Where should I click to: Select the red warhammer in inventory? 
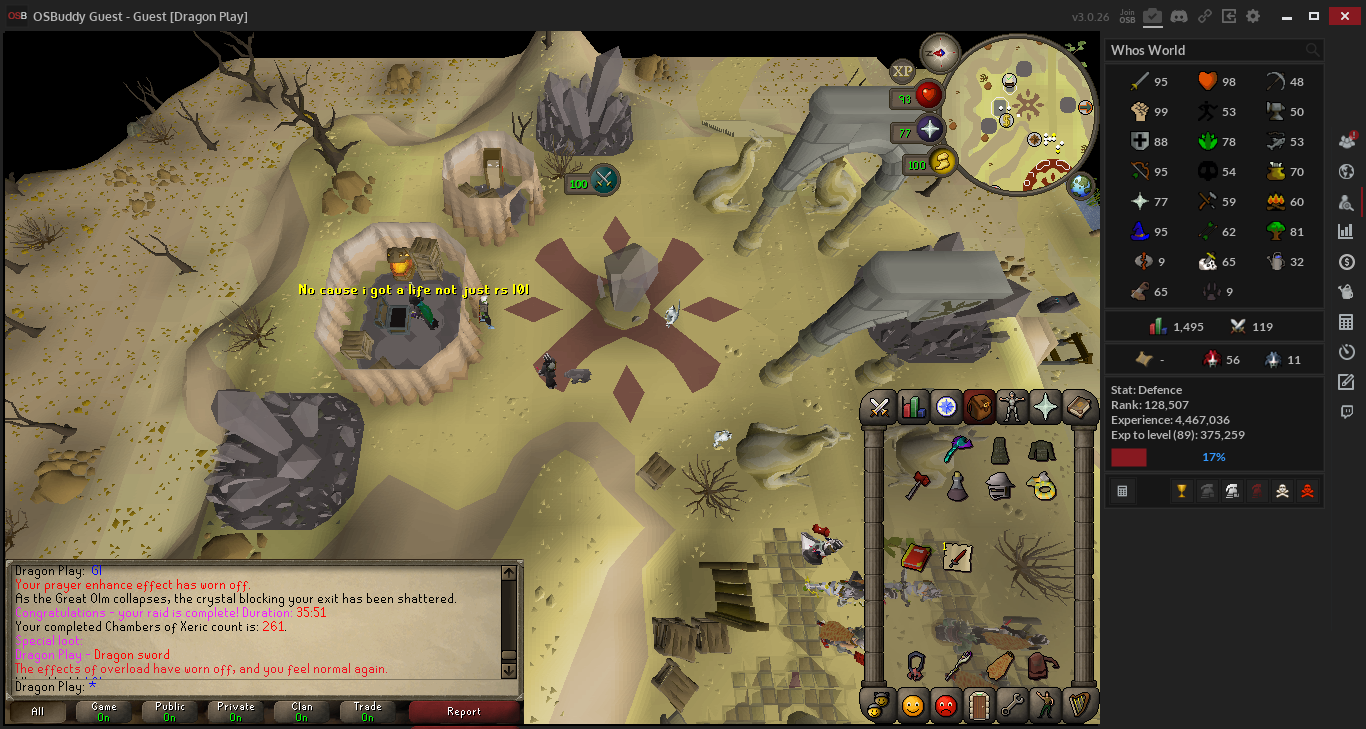917,486
